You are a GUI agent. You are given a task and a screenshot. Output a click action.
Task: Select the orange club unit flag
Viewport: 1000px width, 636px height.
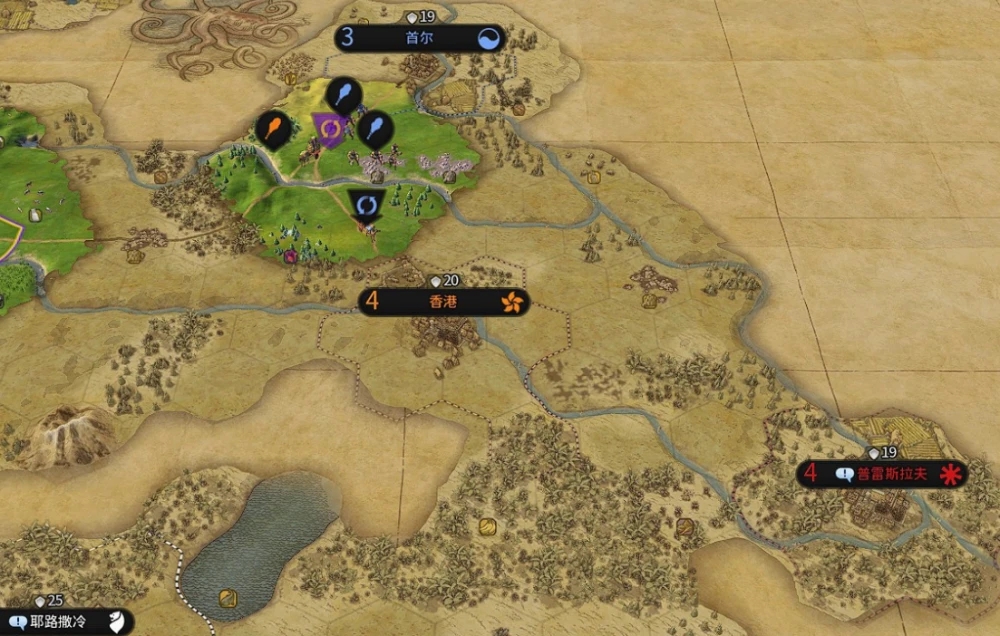click(x=273, y=129)
